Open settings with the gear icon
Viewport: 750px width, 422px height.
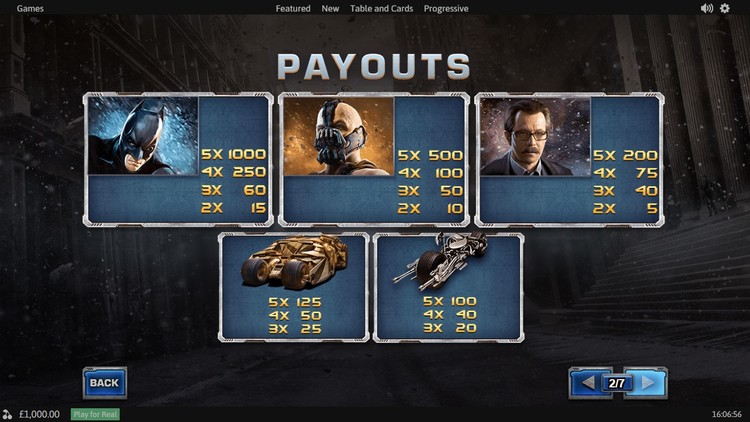pos(725,8)
